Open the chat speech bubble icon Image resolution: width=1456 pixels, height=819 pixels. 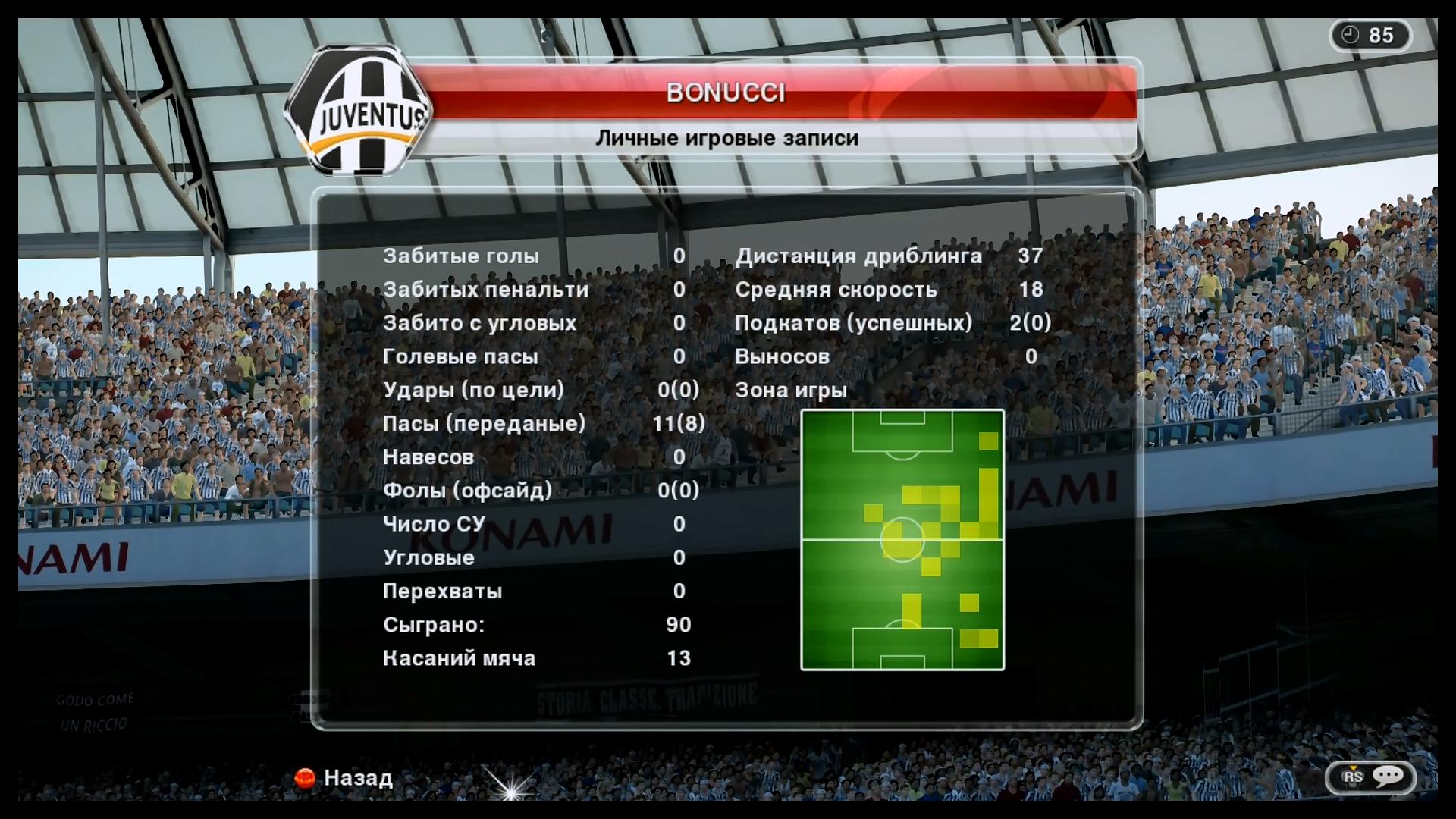pos(1387,777)
